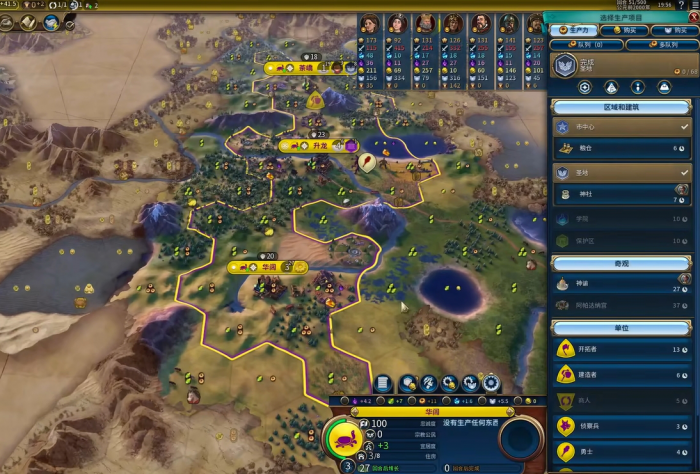Collapse the 奇观 wonders section header
Image resolution: width=700 pixels, height=474 pixels.
point(619,262)
